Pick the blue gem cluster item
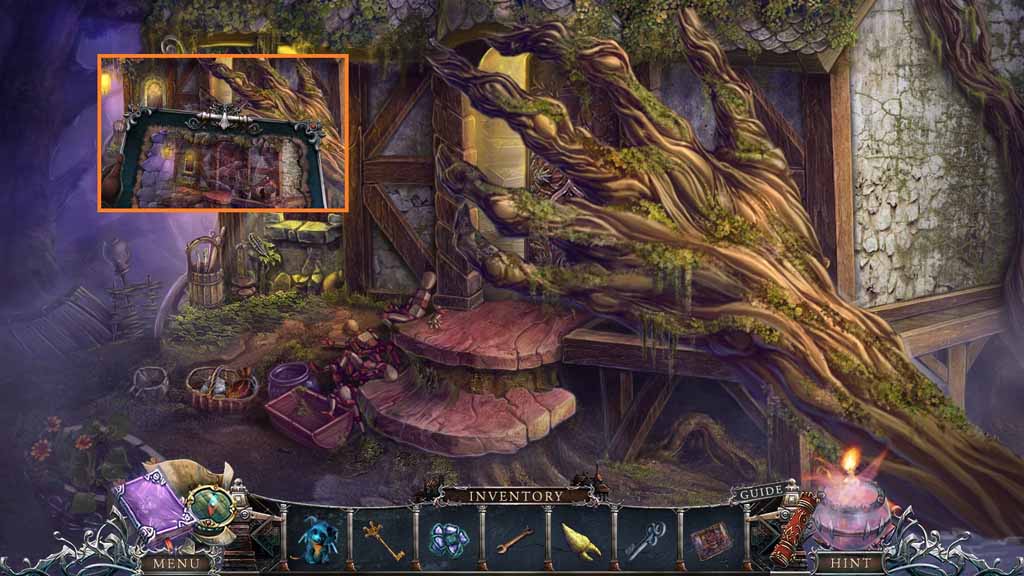 [449, 539]
